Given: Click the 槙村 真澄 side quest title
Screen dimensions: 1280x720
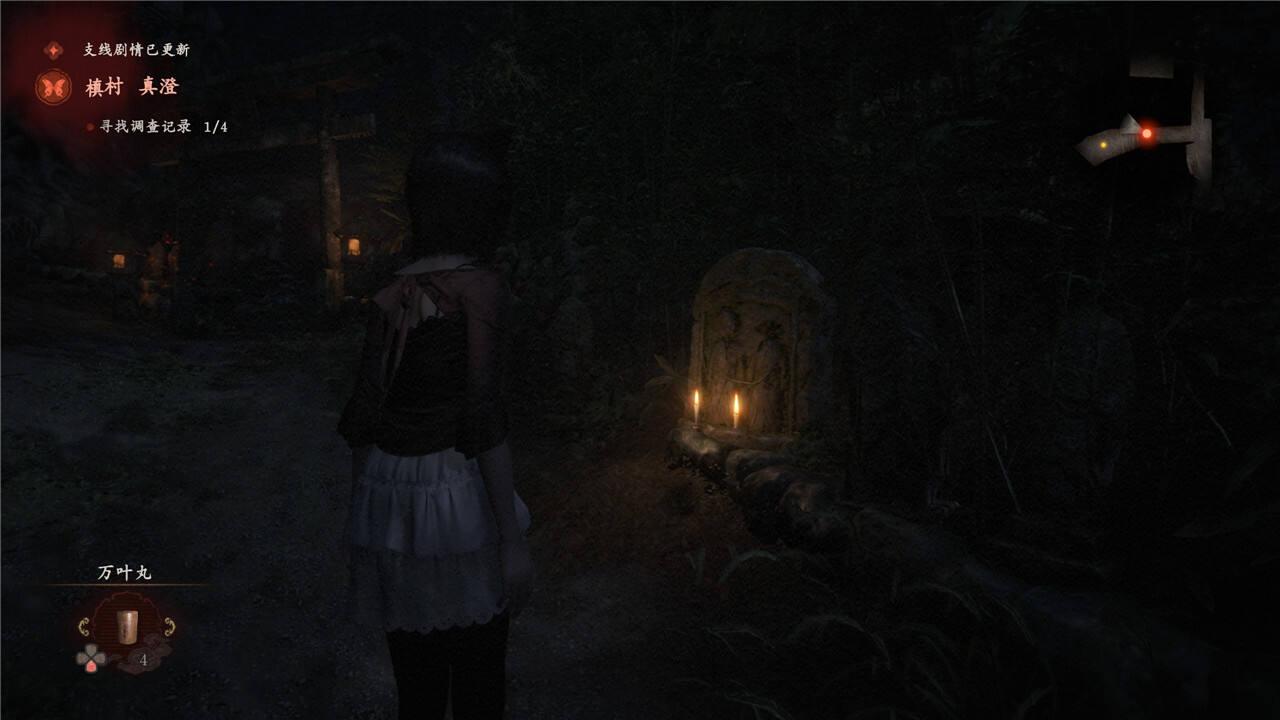Looking at the screenshot, I should 131,87.
